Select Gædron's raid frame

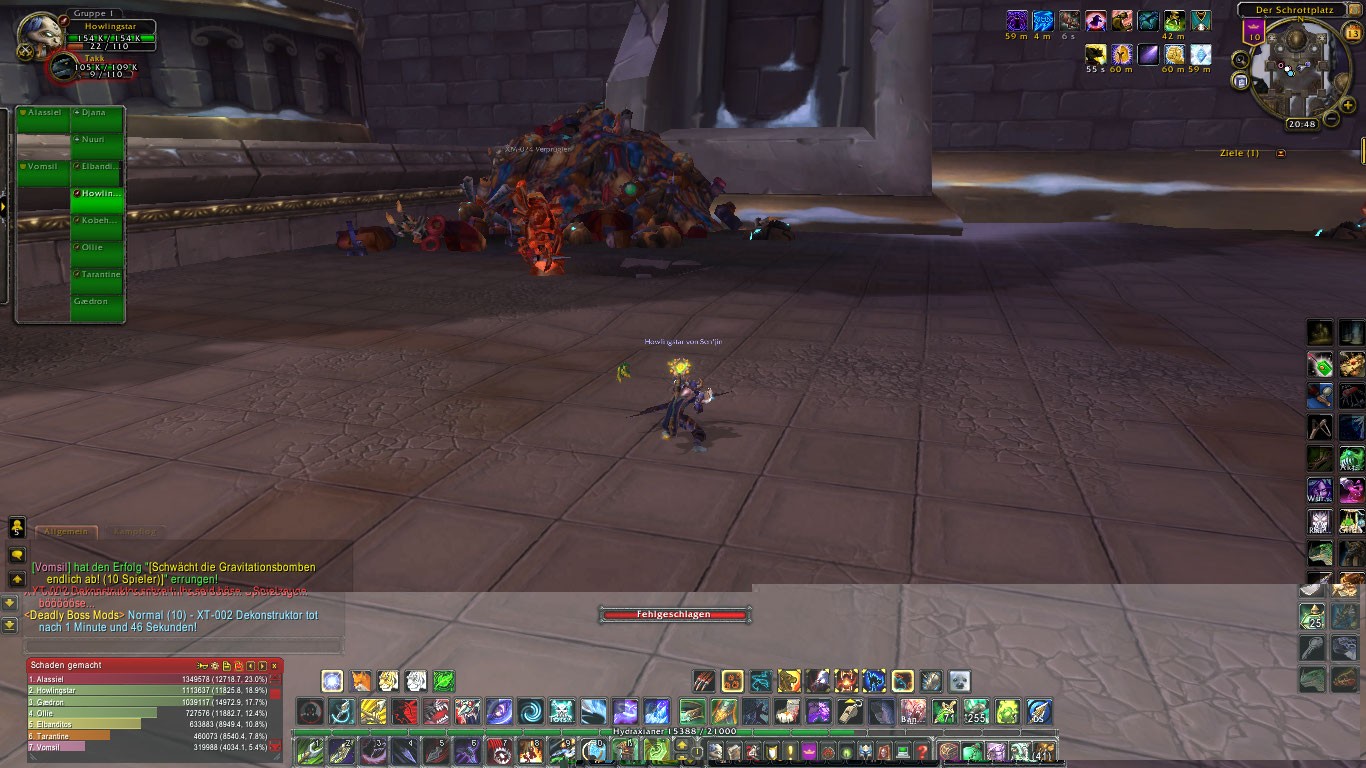coord(97,307)
